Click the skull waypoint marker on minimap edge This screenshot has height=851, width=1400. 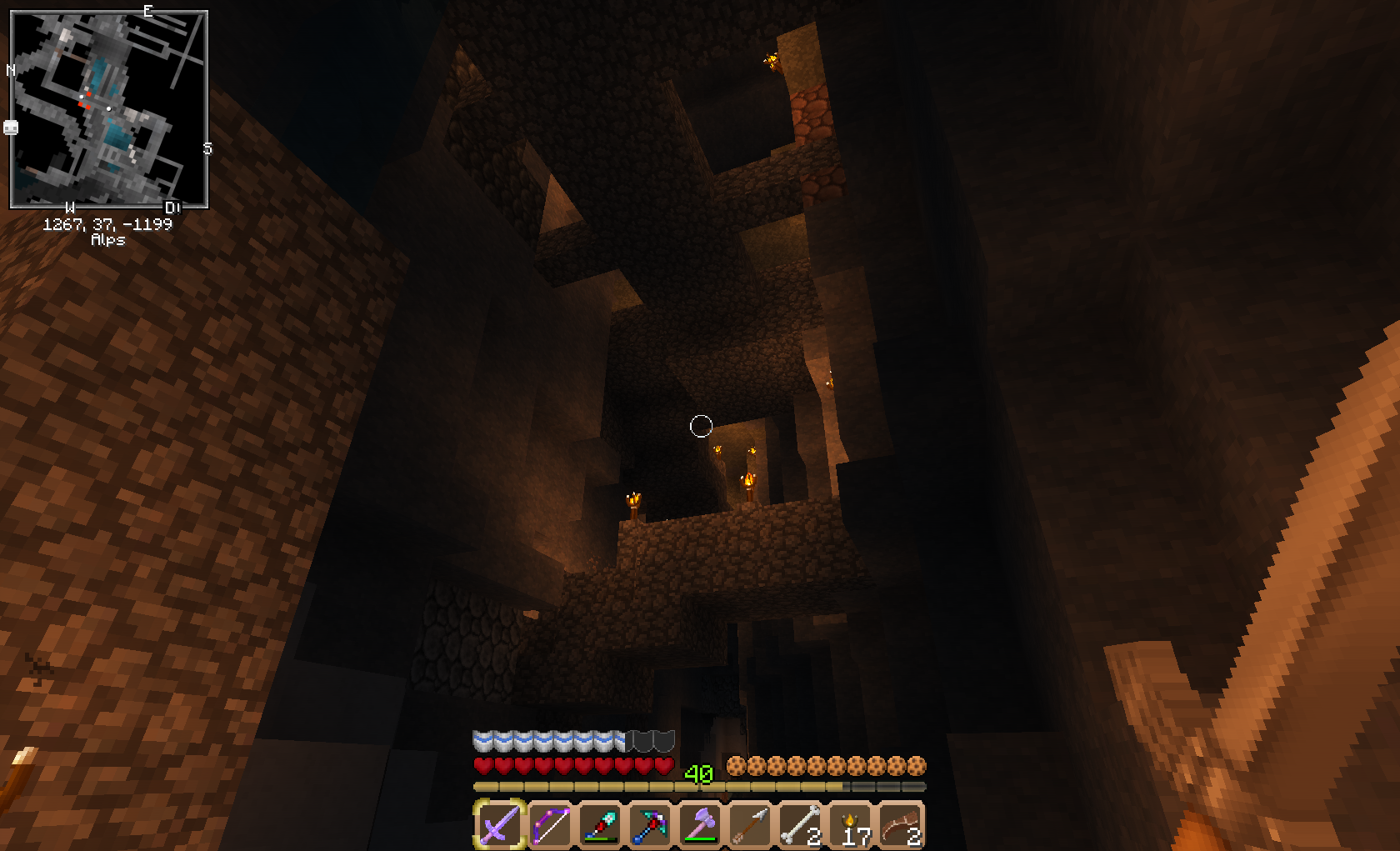coord(11,128)
